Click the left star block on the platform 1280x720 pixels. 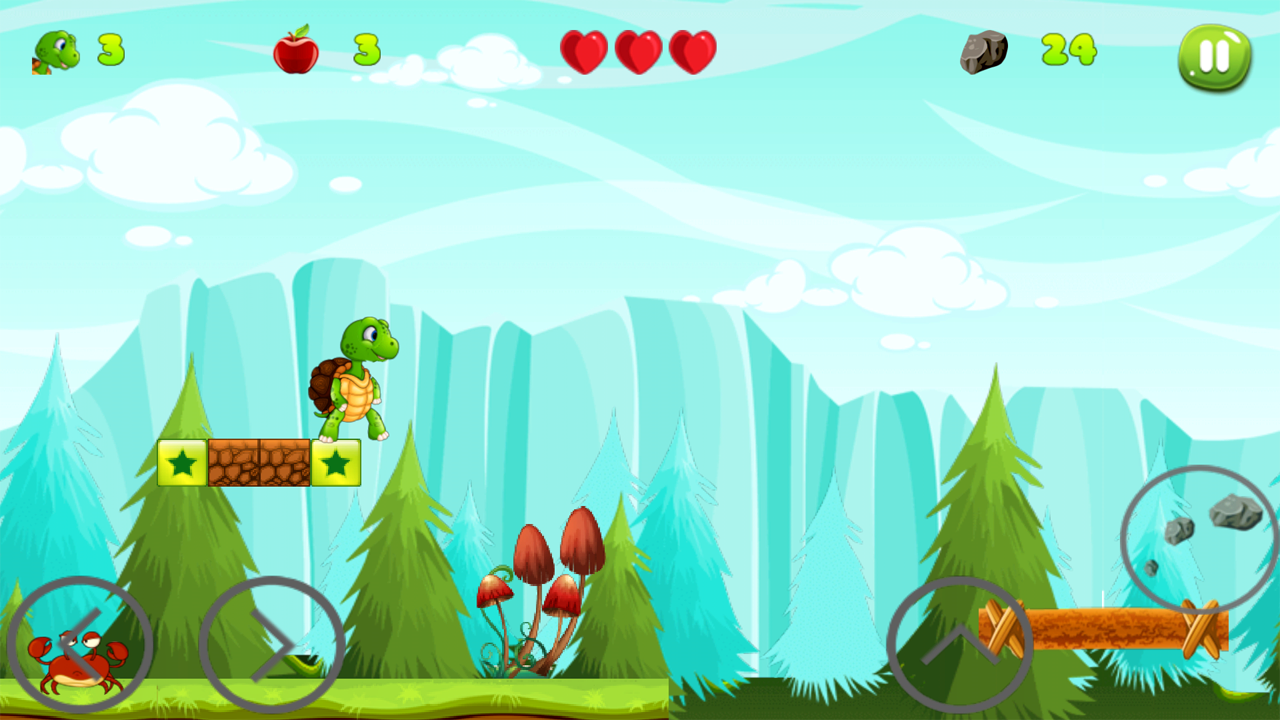(181, 462)
